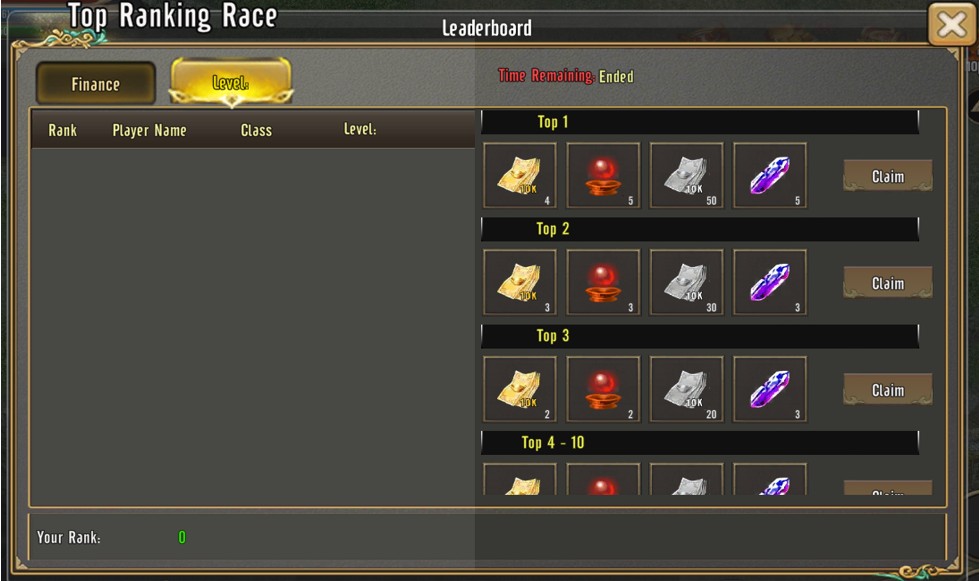Inspect the Top 1 purple crystal reward
This screenshot has height=581, width=979.
[770, 176]
